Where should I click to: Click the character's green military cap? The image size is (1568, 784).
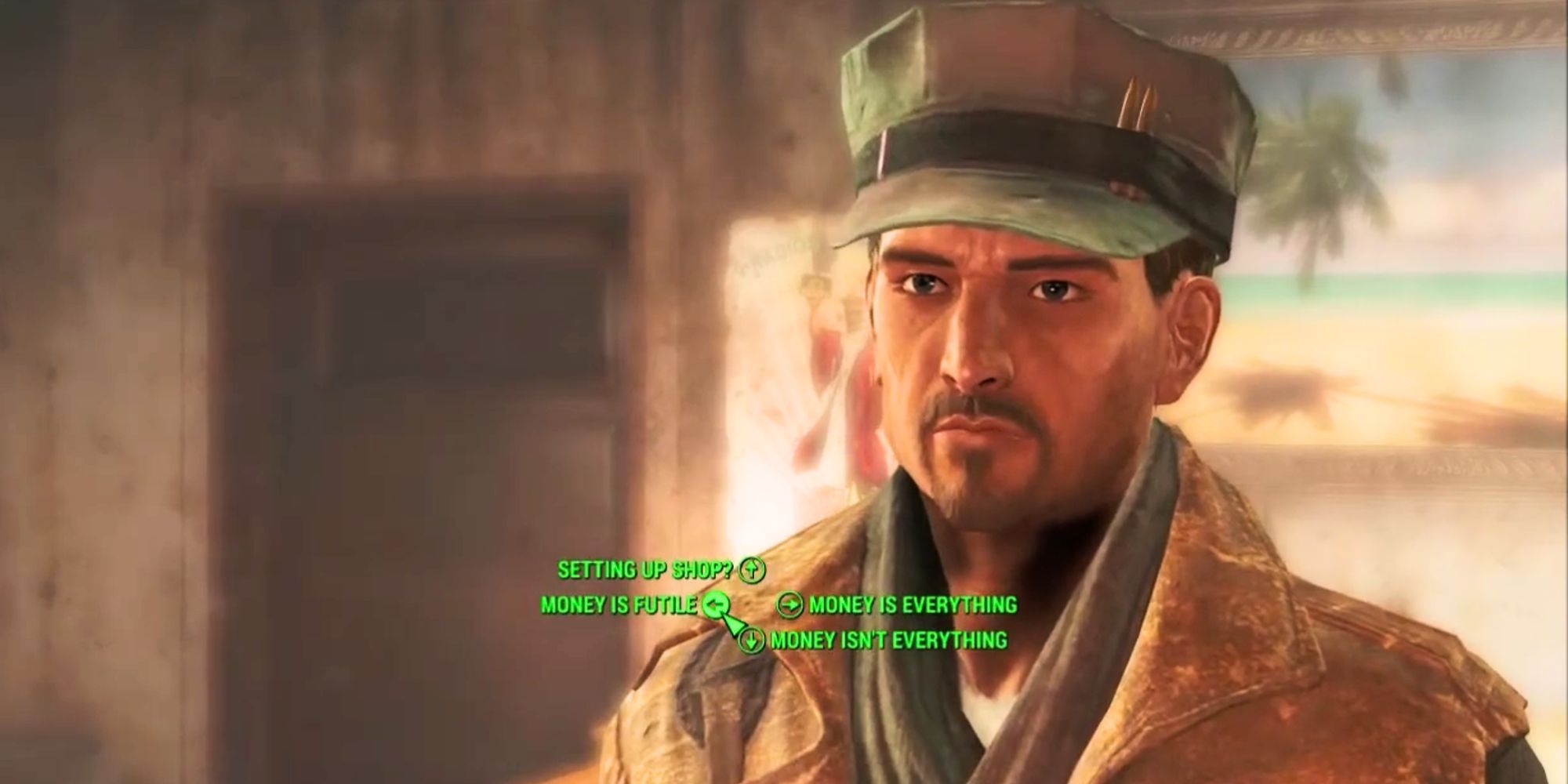pos(1019,125)
